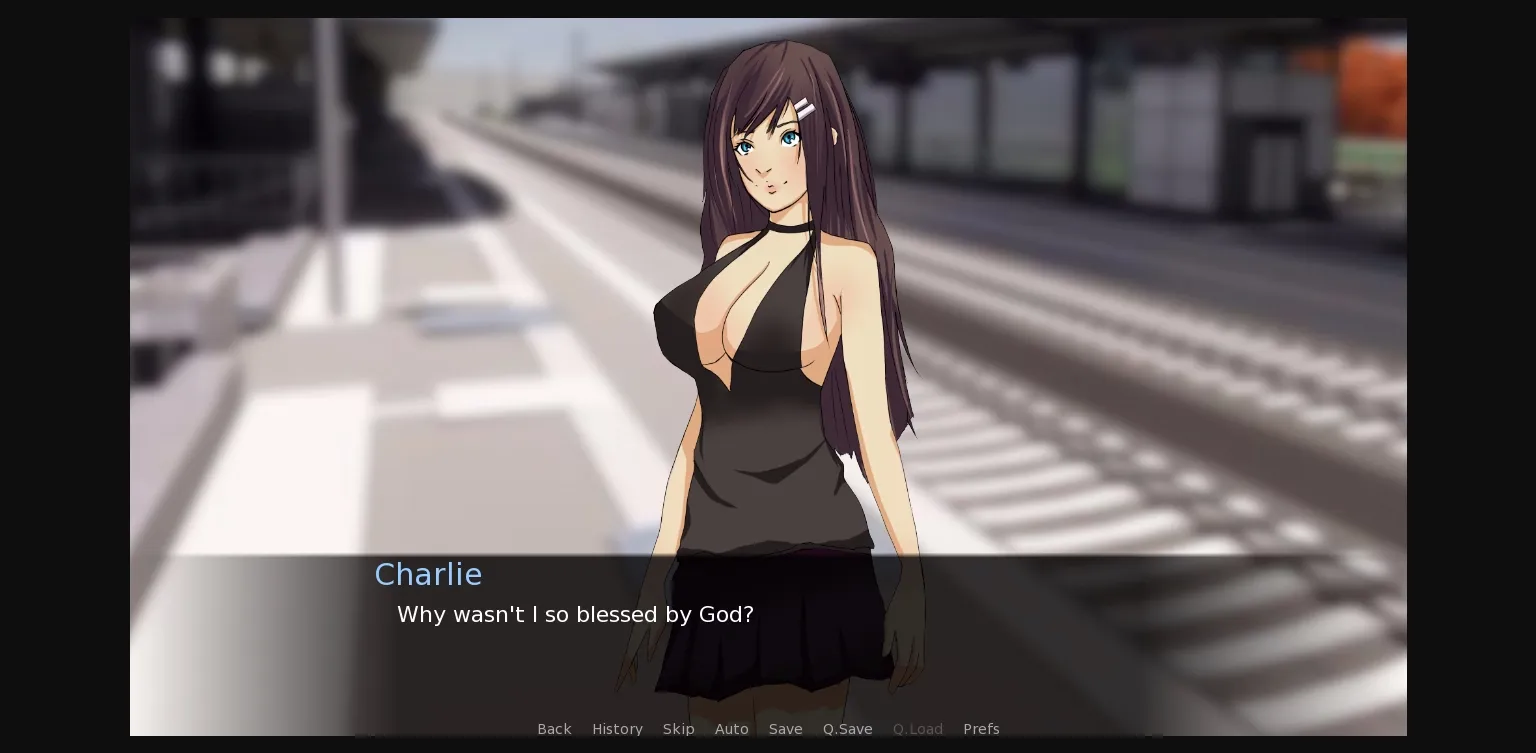This screenshot has width=1536, height=753.
Task: Perform a quick save with Q.Save
Action: point(847,729)
